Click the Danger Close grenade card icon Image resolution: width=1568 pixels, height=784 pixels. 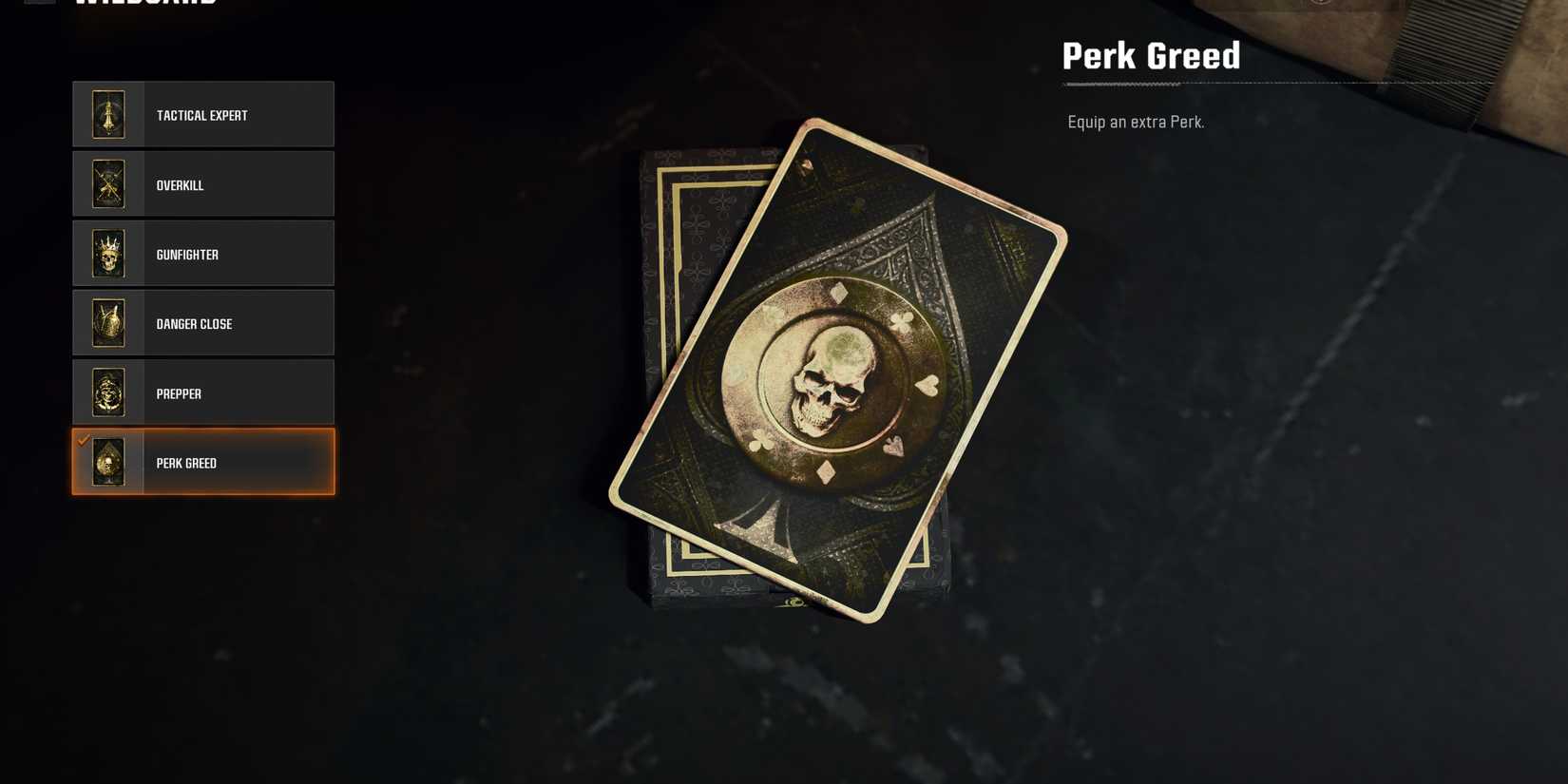click(x=107, y=323)
